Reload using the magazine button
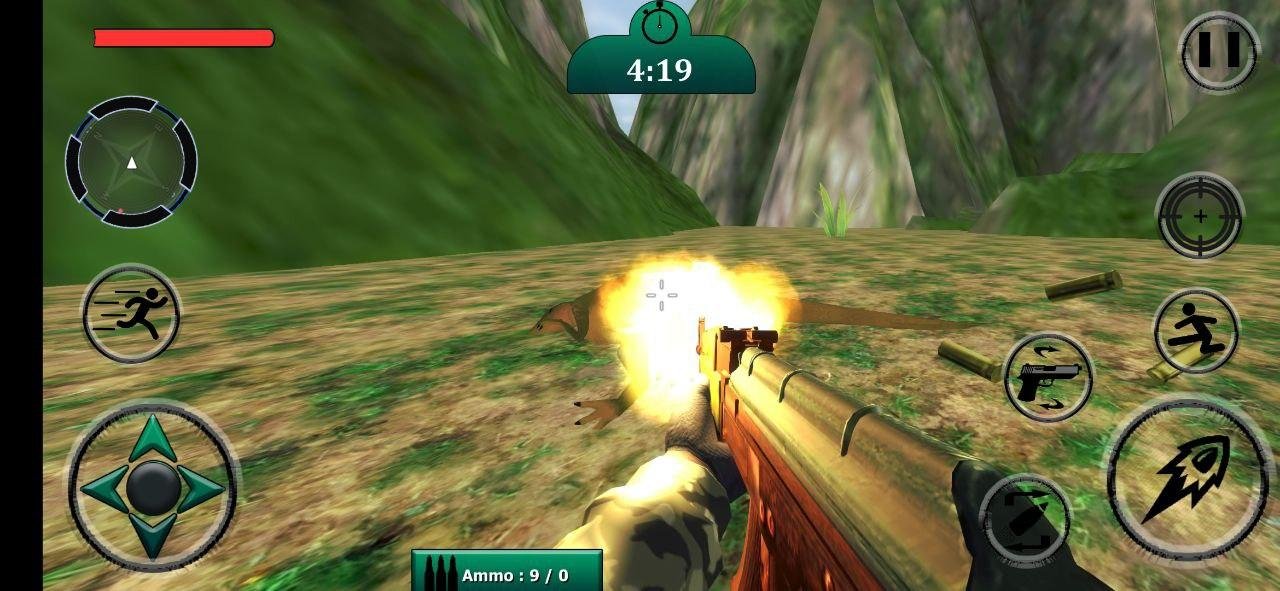 (1025, 519)
